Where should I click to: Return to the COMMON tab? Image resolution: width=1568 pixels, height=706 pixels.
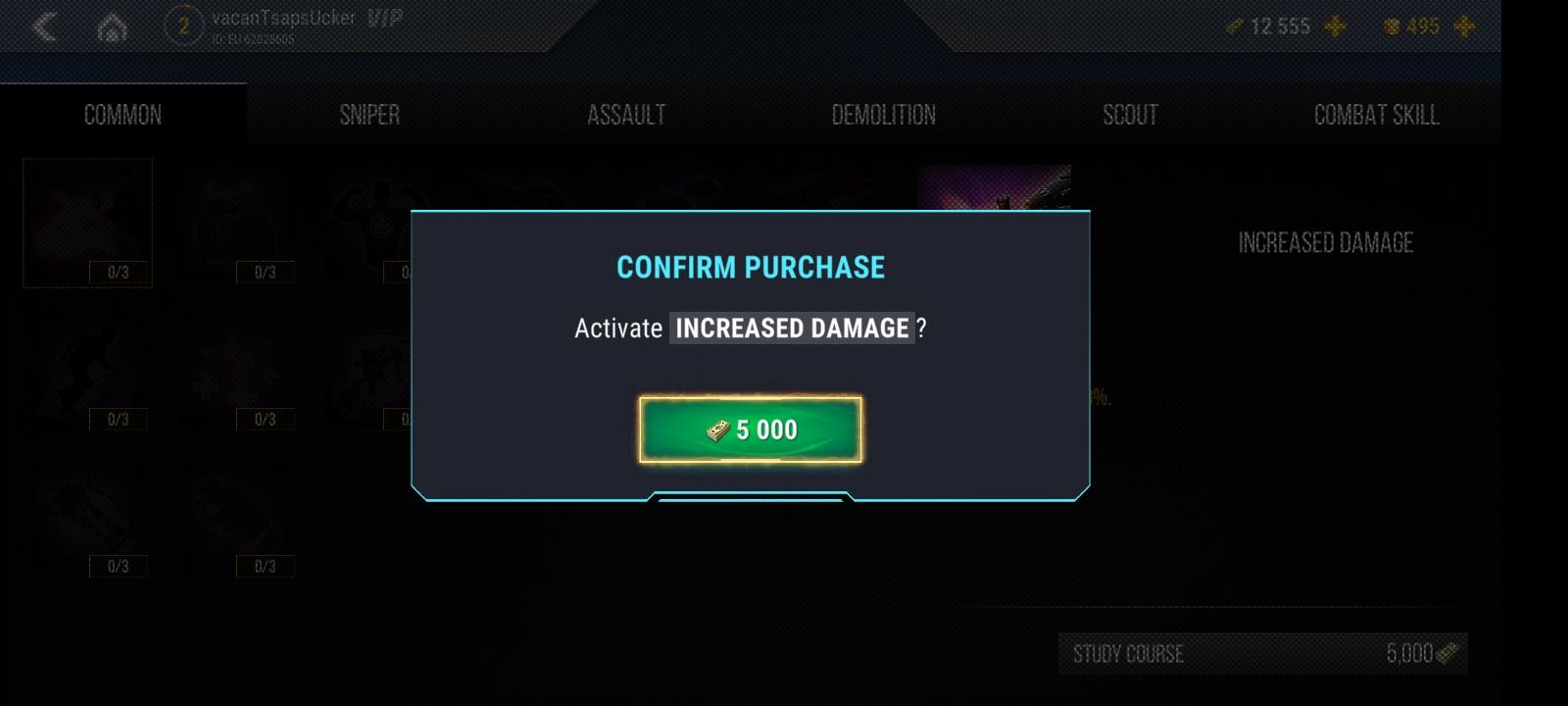[x=122, y=114]
